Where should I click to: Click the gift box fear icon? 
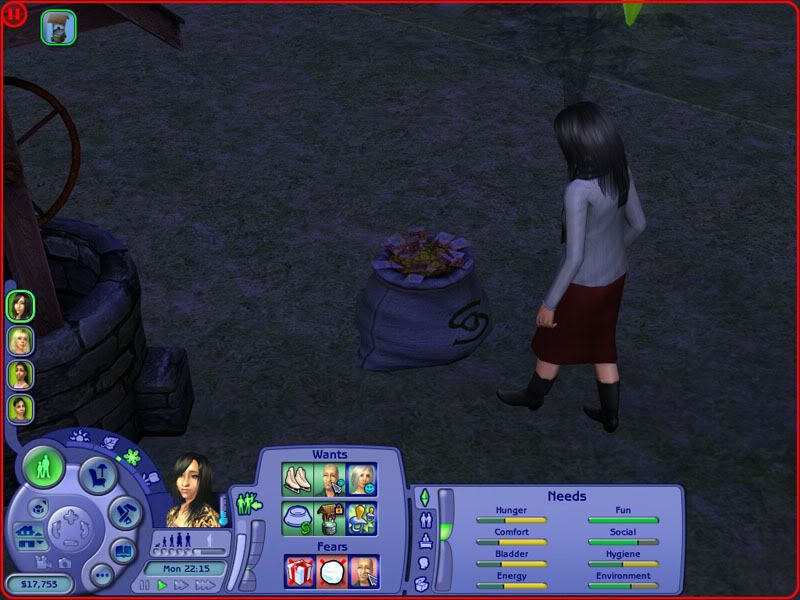pyautogui.click(x=300, y=572)
